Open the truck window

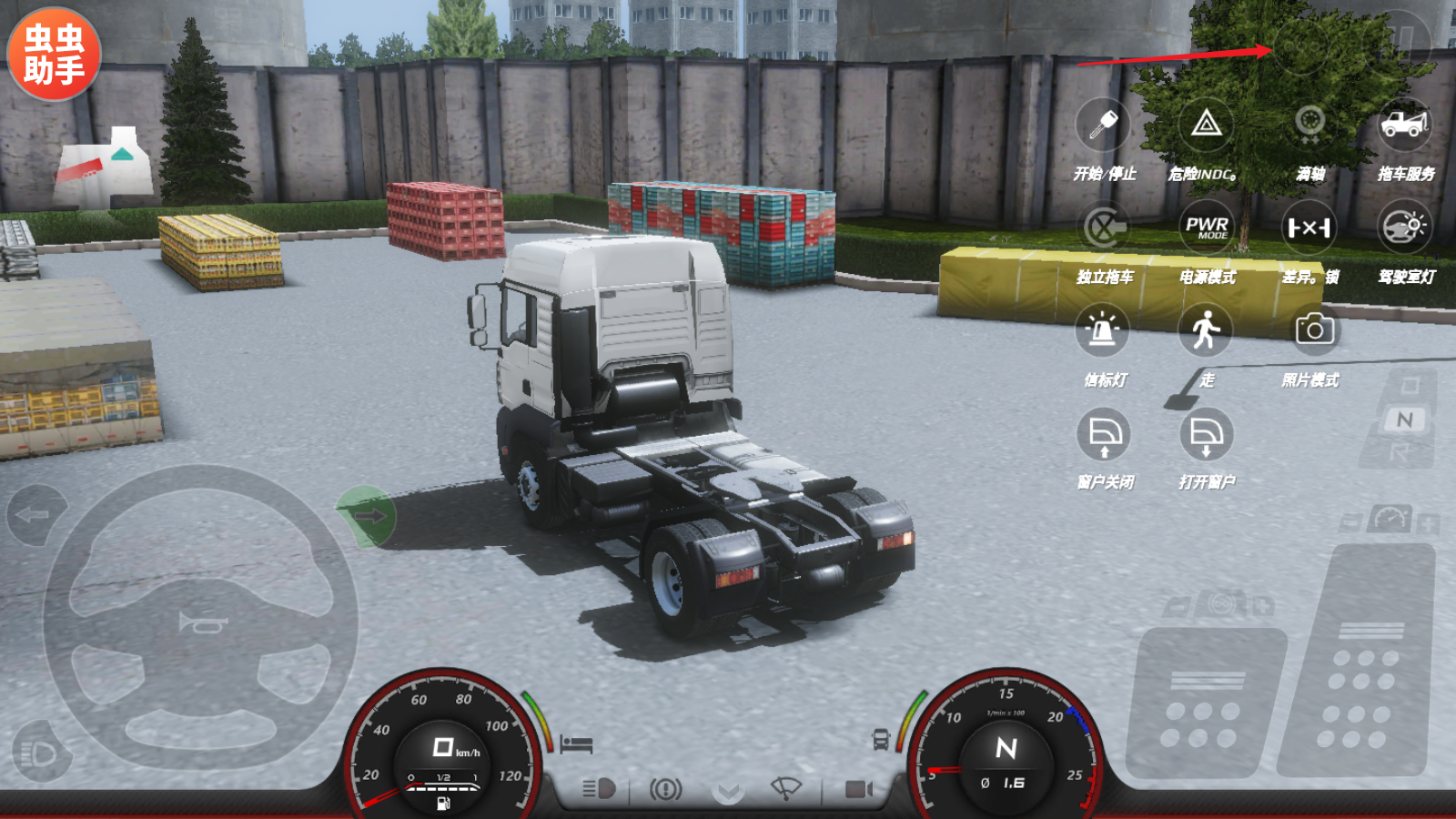click(x=1206, y=434)
